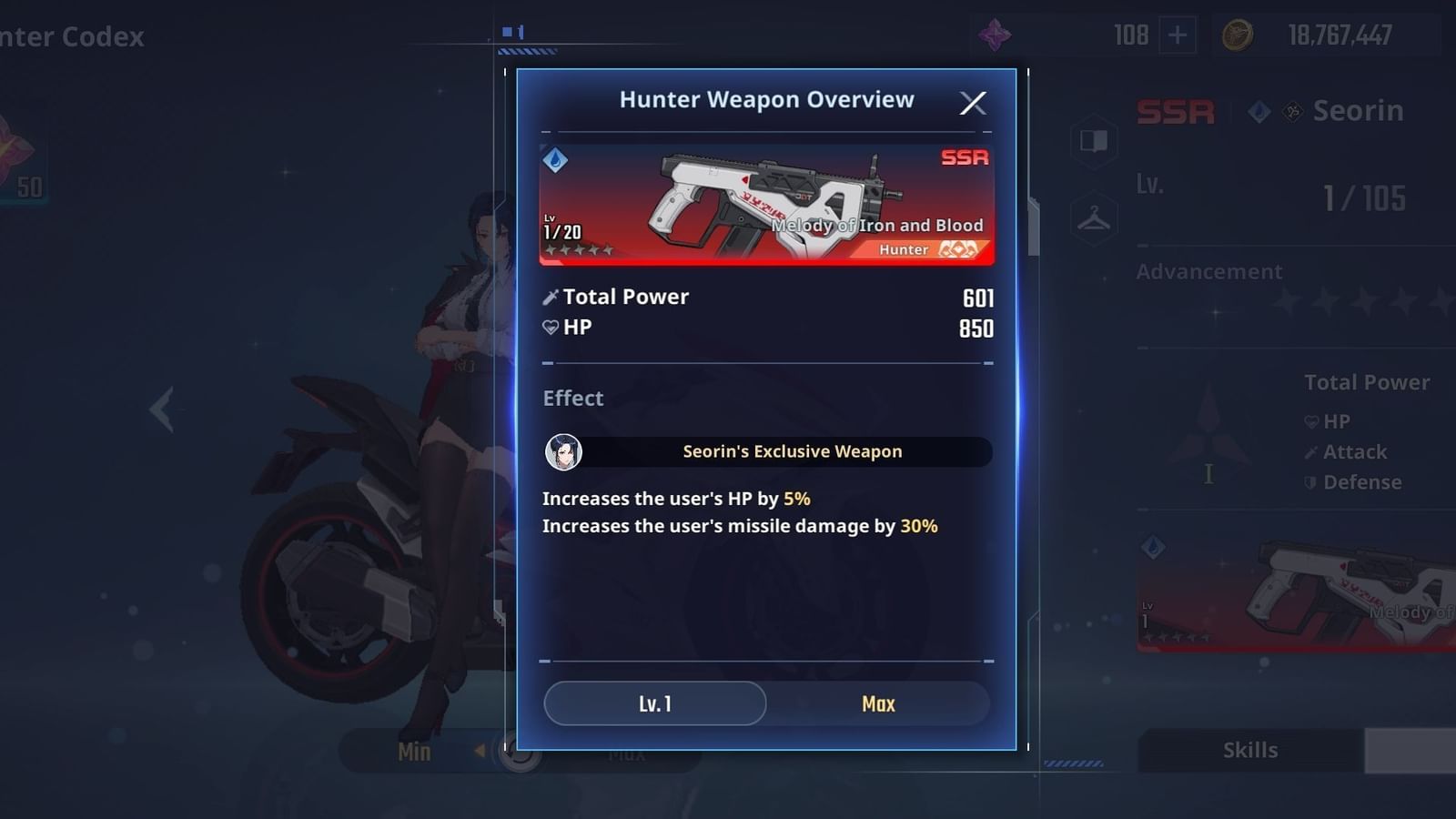Add more purple gems with plus button
1456x819 pixels.
(1178, 35)
